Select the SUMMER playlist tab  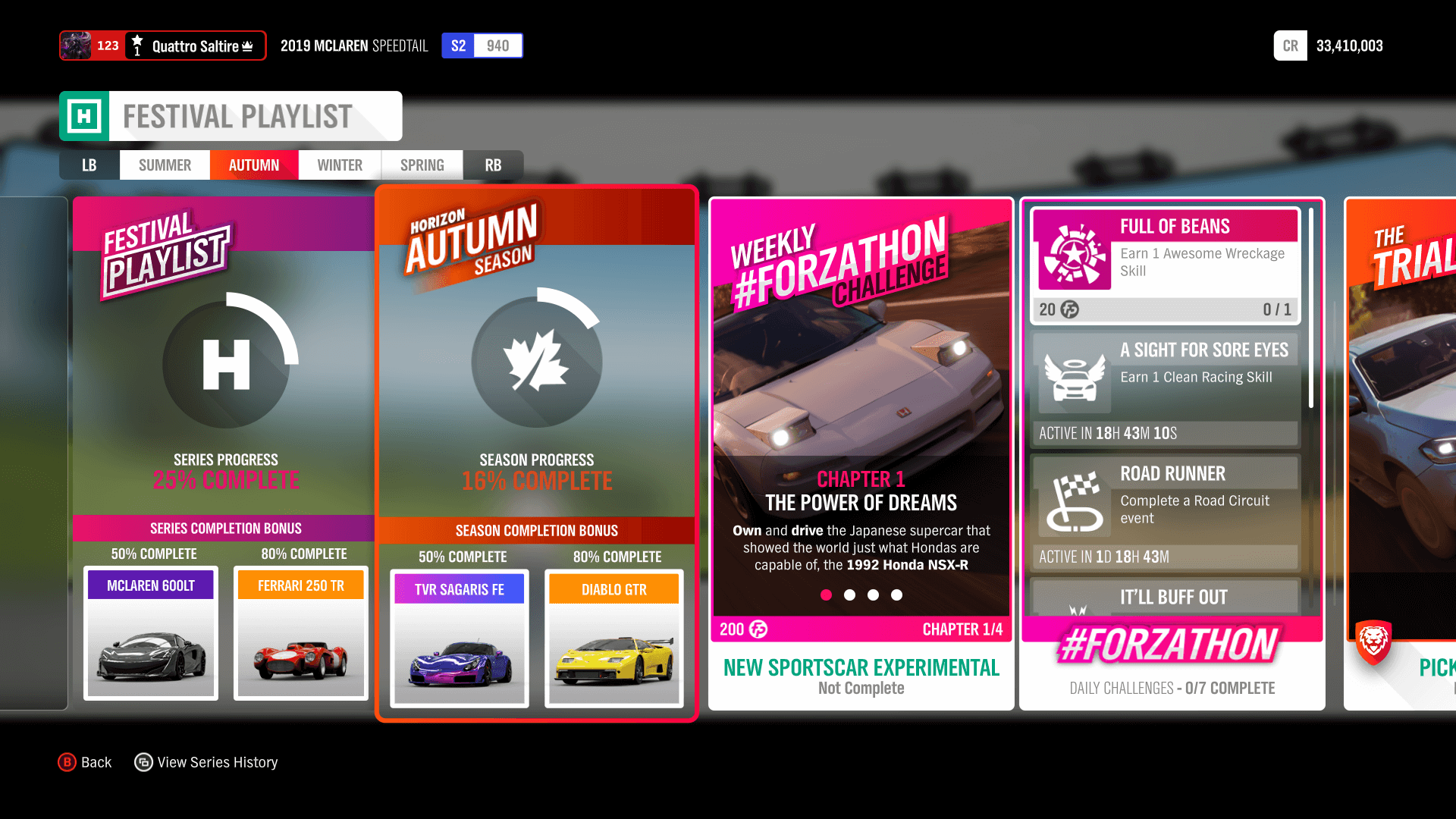tap(165, 165)
